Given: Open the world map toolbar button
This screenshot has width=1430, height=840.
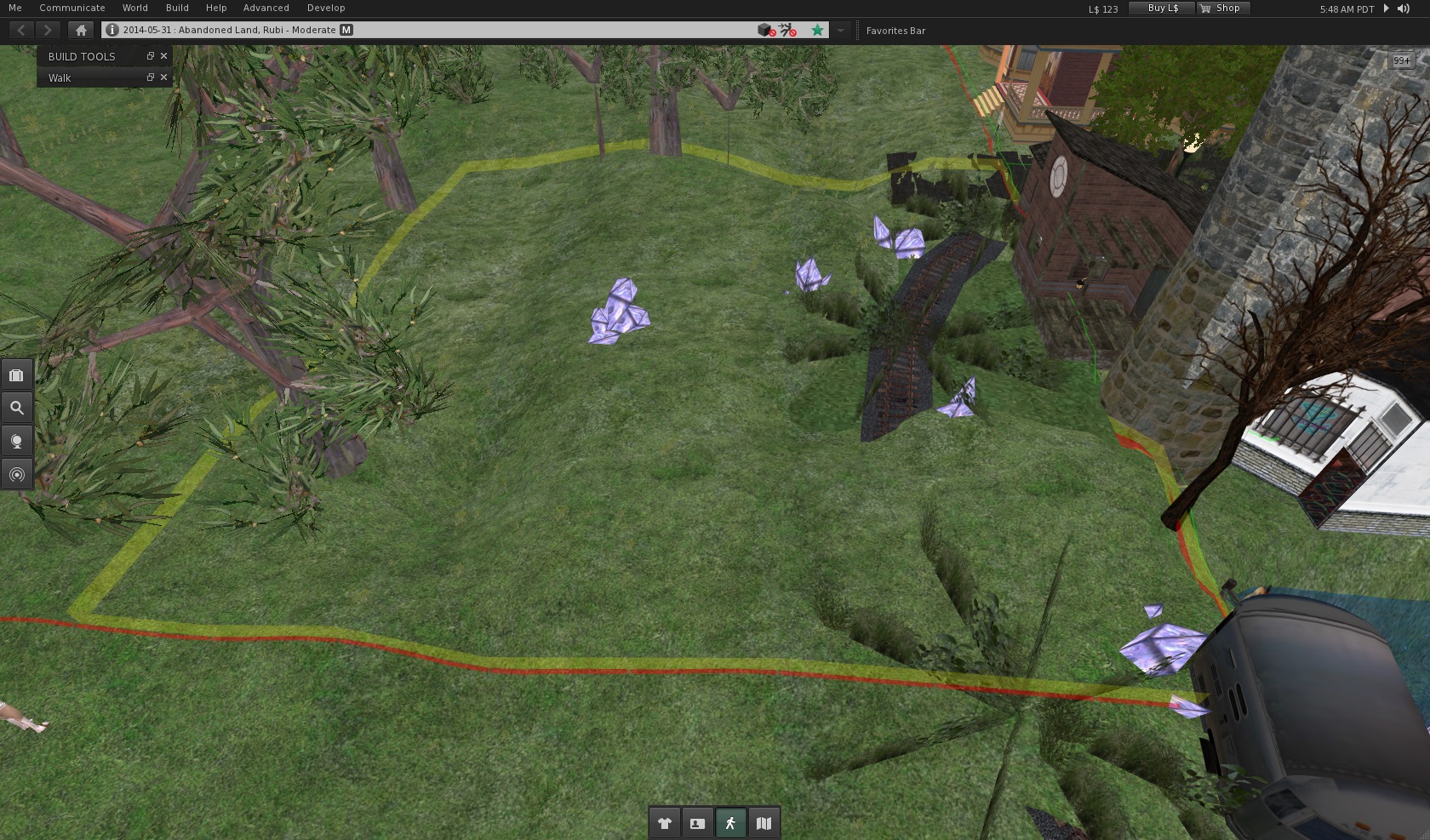Looking at the screenshot, I should [764, 823].
